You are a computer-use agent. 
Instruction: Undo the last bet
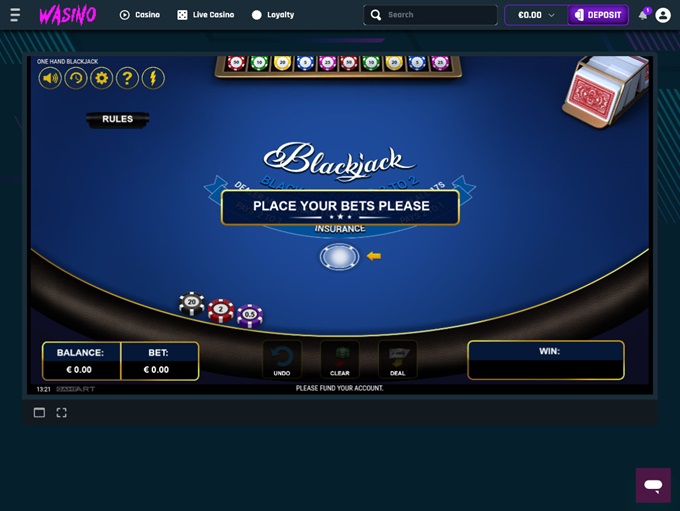(x=282, y=360)
